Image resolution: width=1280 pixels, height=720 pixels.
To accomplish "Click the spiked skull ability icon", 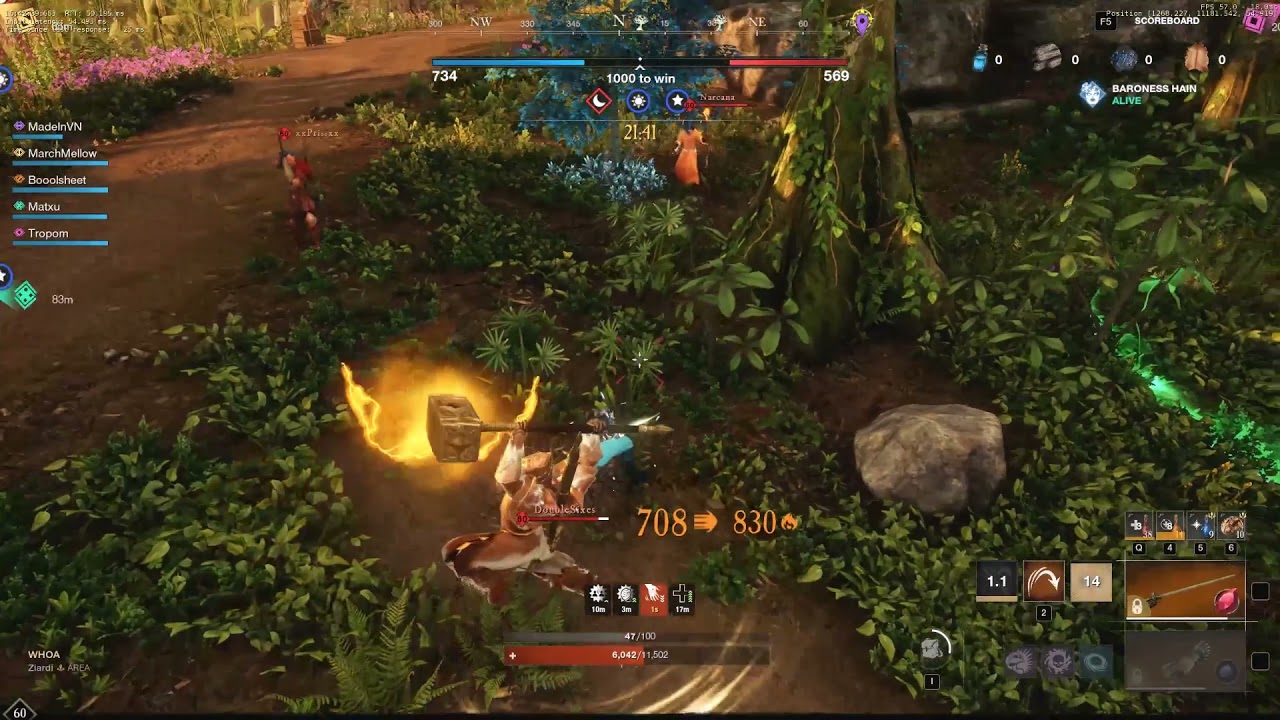I will (1058, 662).
